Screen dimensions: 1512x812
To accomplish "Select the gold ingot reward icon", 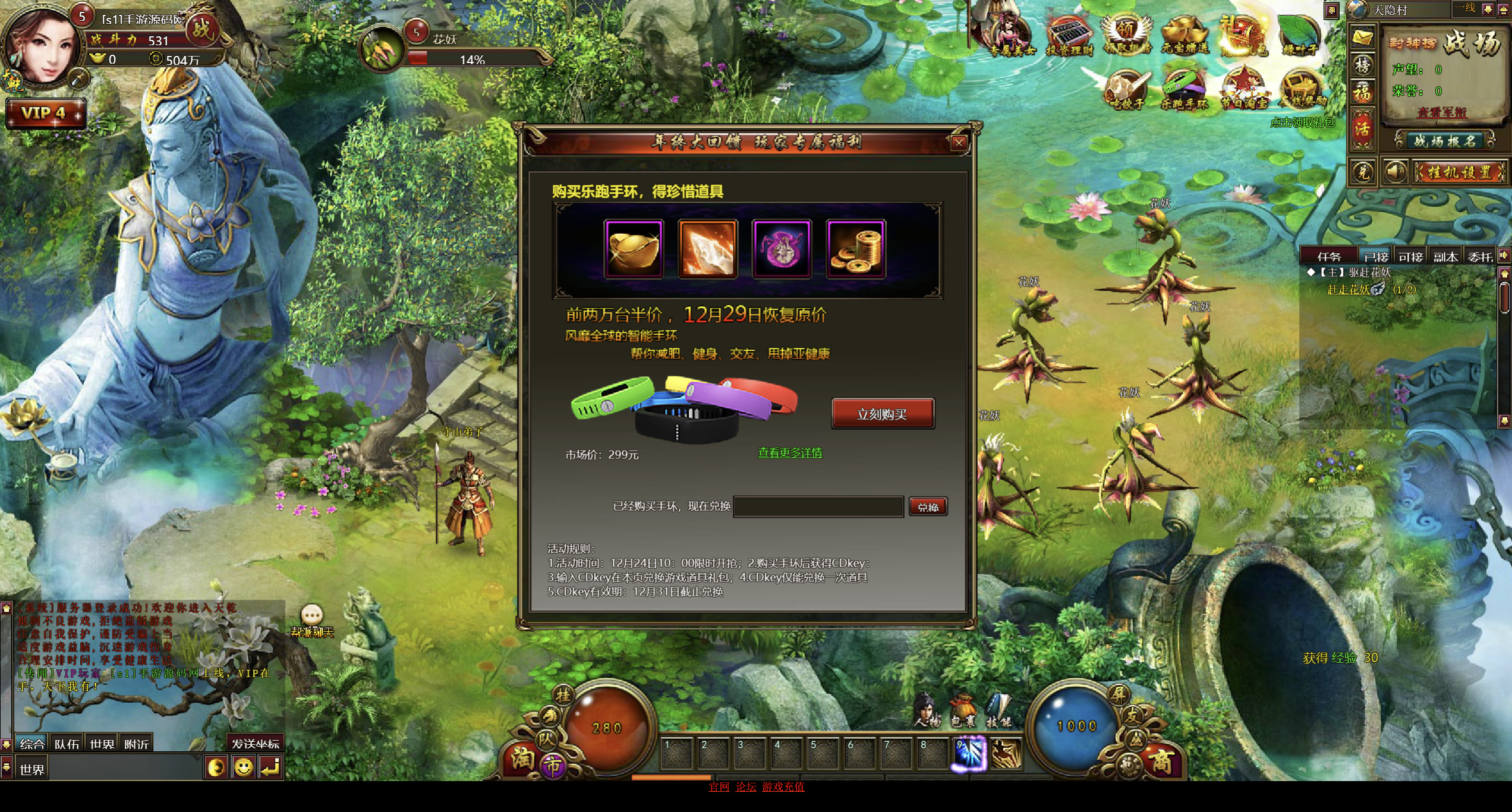I will (x=634, y=248).
